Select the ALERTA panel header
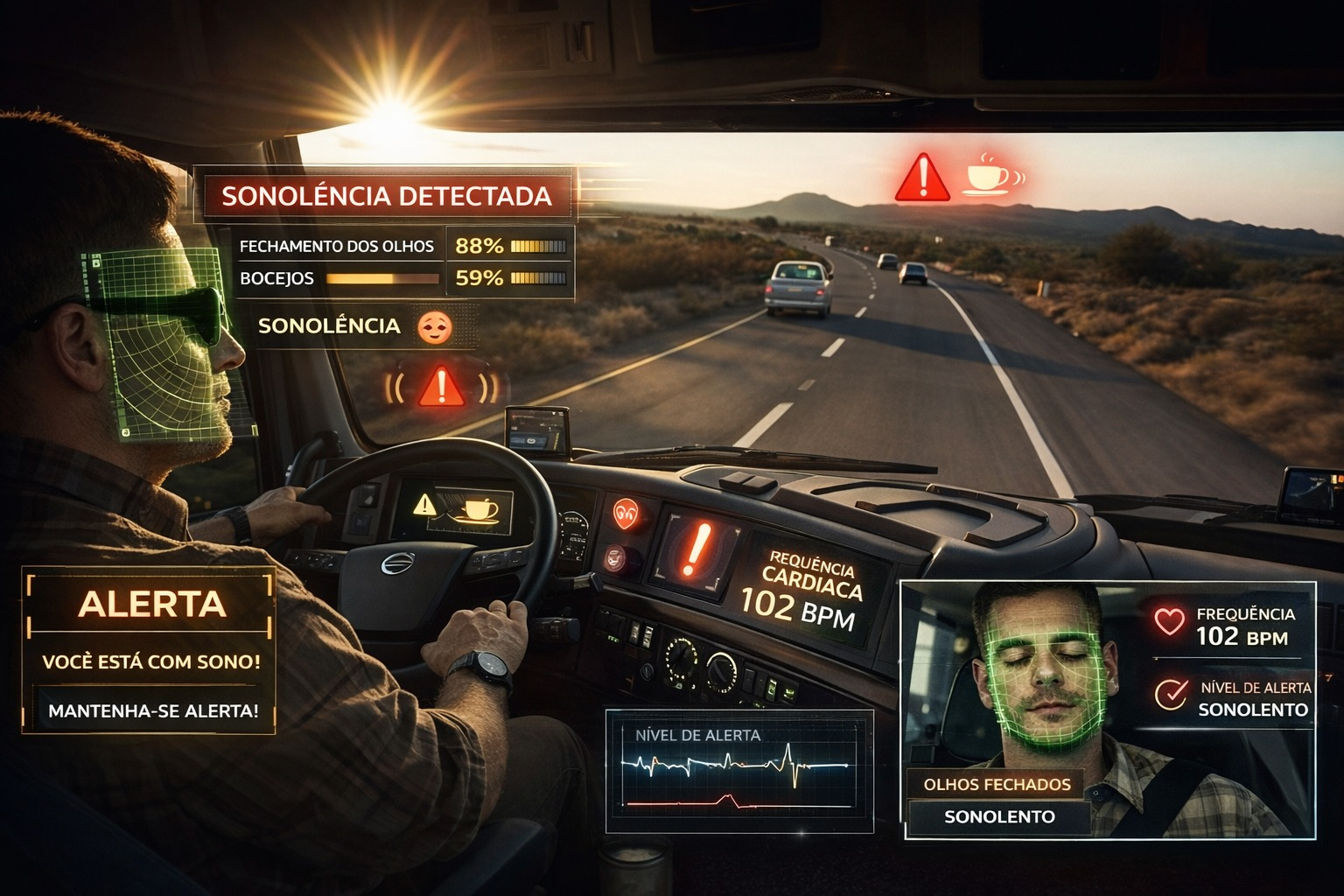Image resolution: width=1344 pixels, height=896 pixels. pos(151,605)
